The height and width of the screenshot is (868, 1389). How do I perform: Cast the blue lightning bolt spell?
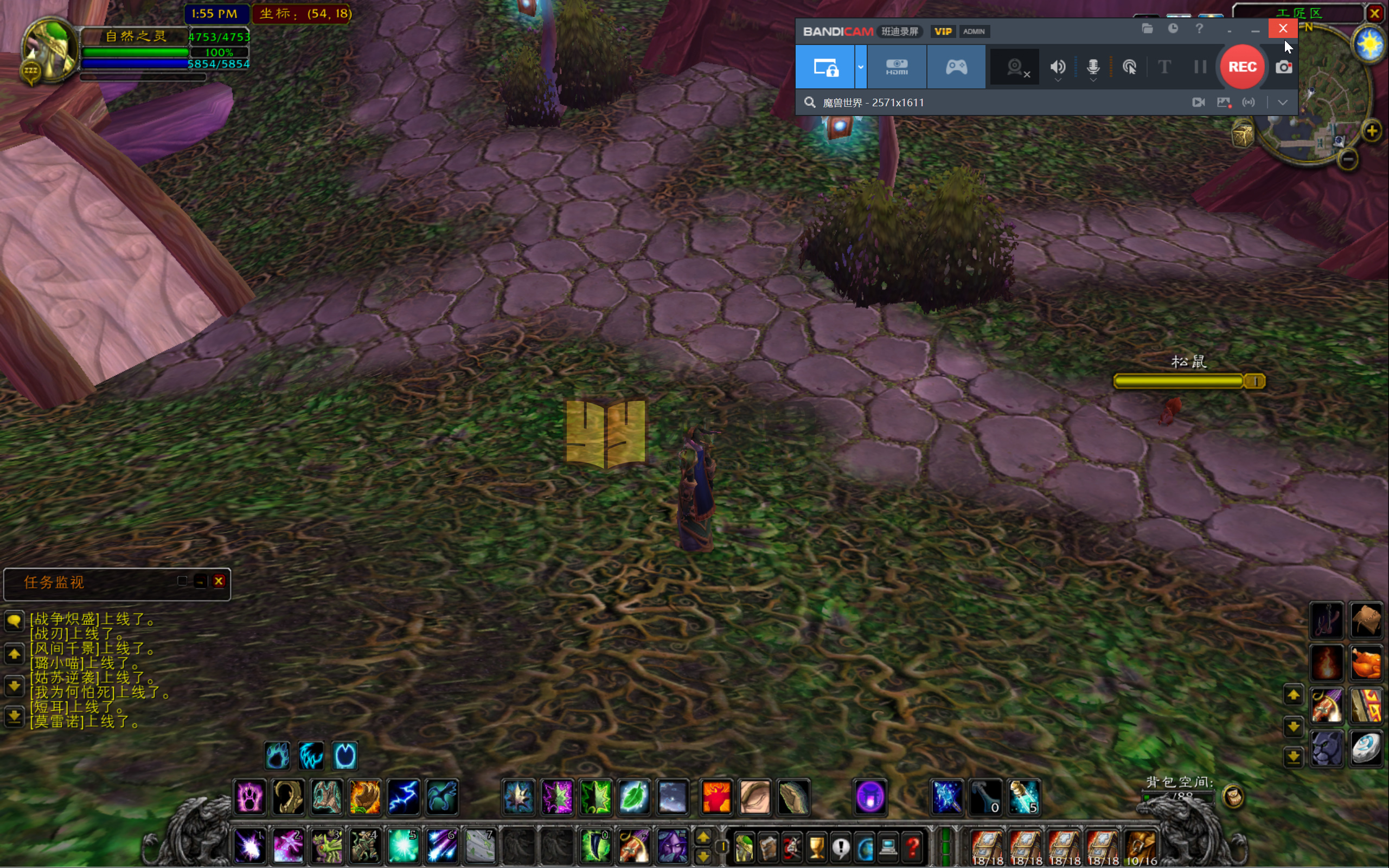[x=403, y=797]
